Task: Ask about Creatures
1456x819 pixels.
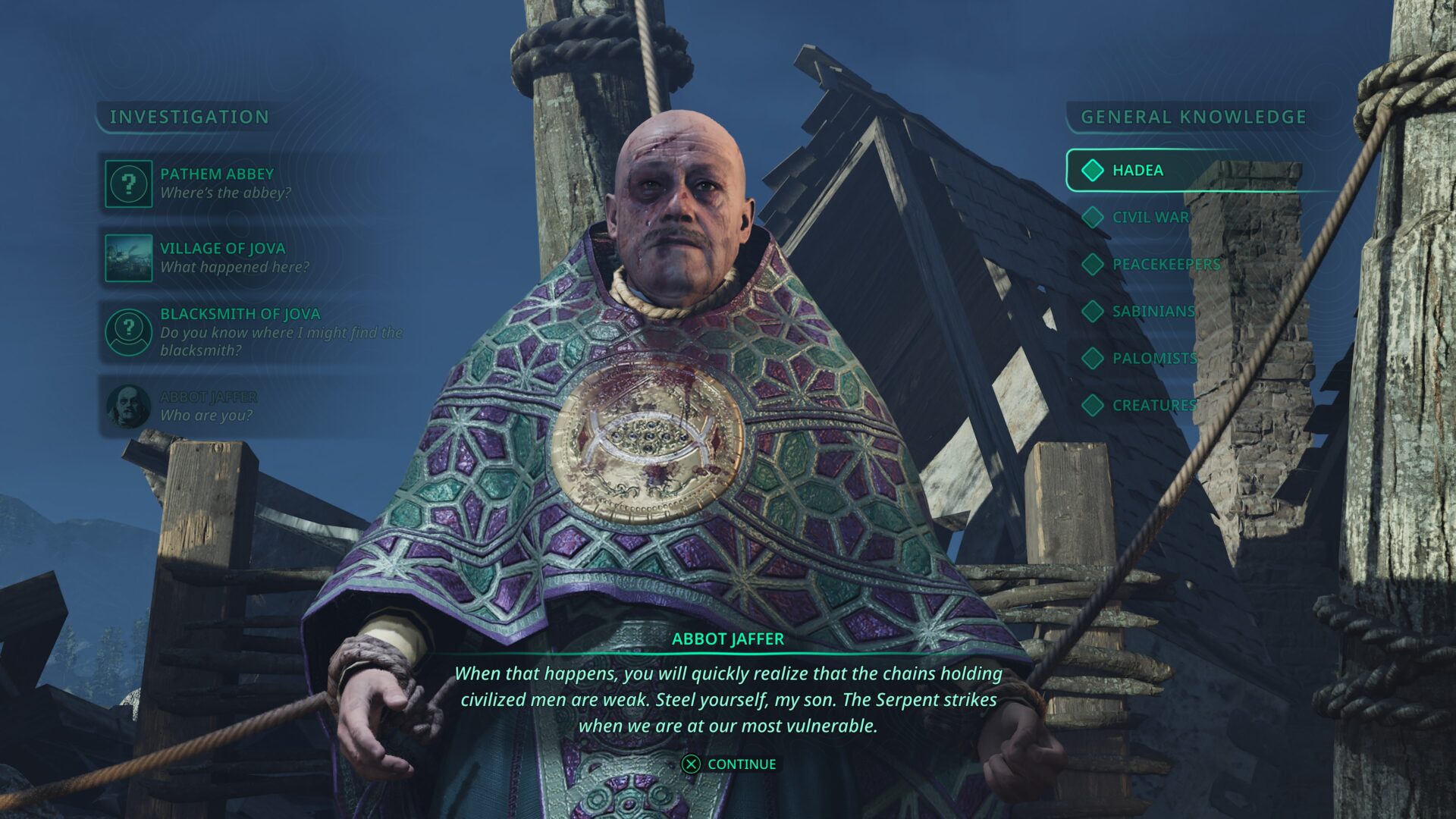Action: [1153, 406]
